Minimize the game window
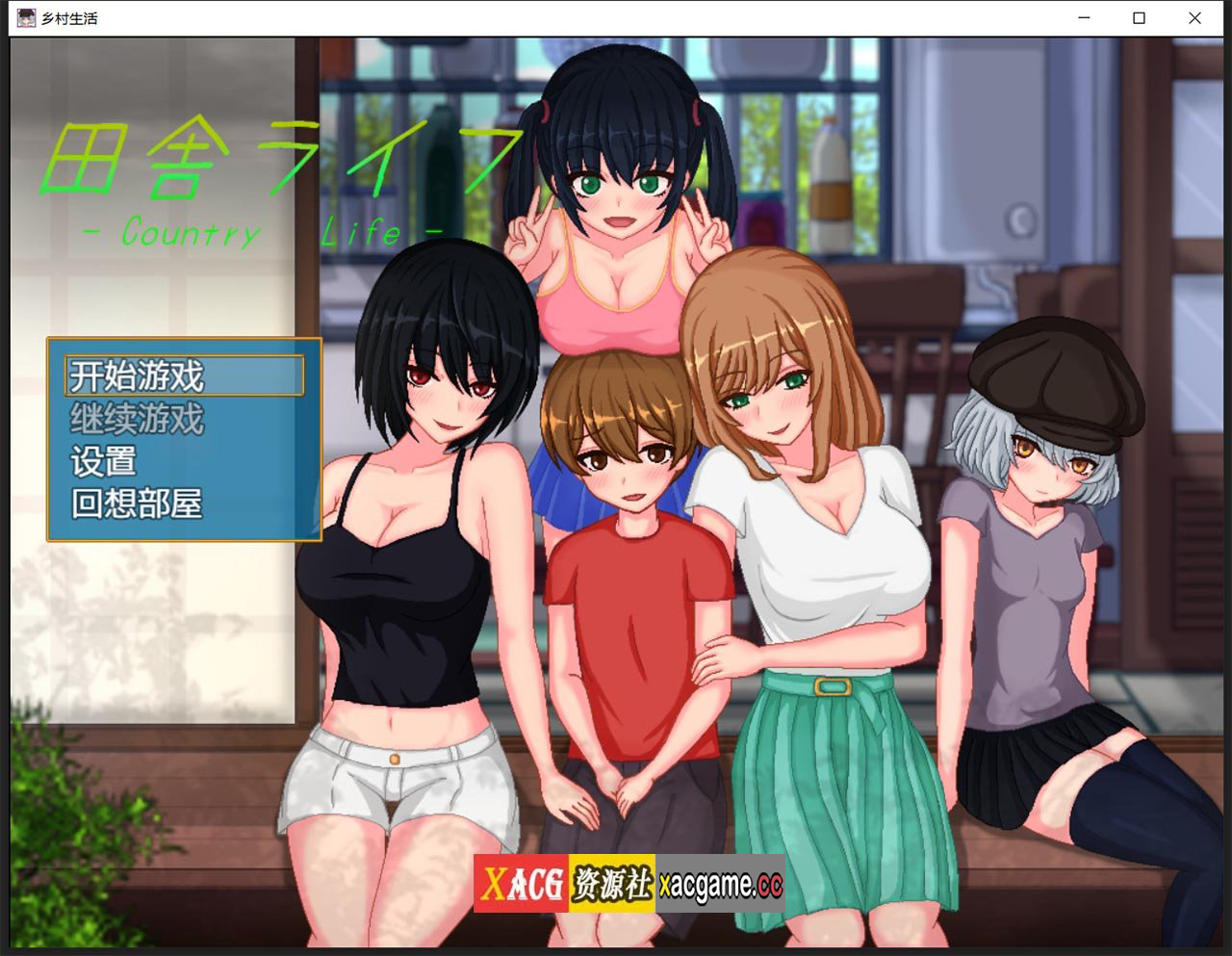The image size is (1232, 956). coord(1082,18)
